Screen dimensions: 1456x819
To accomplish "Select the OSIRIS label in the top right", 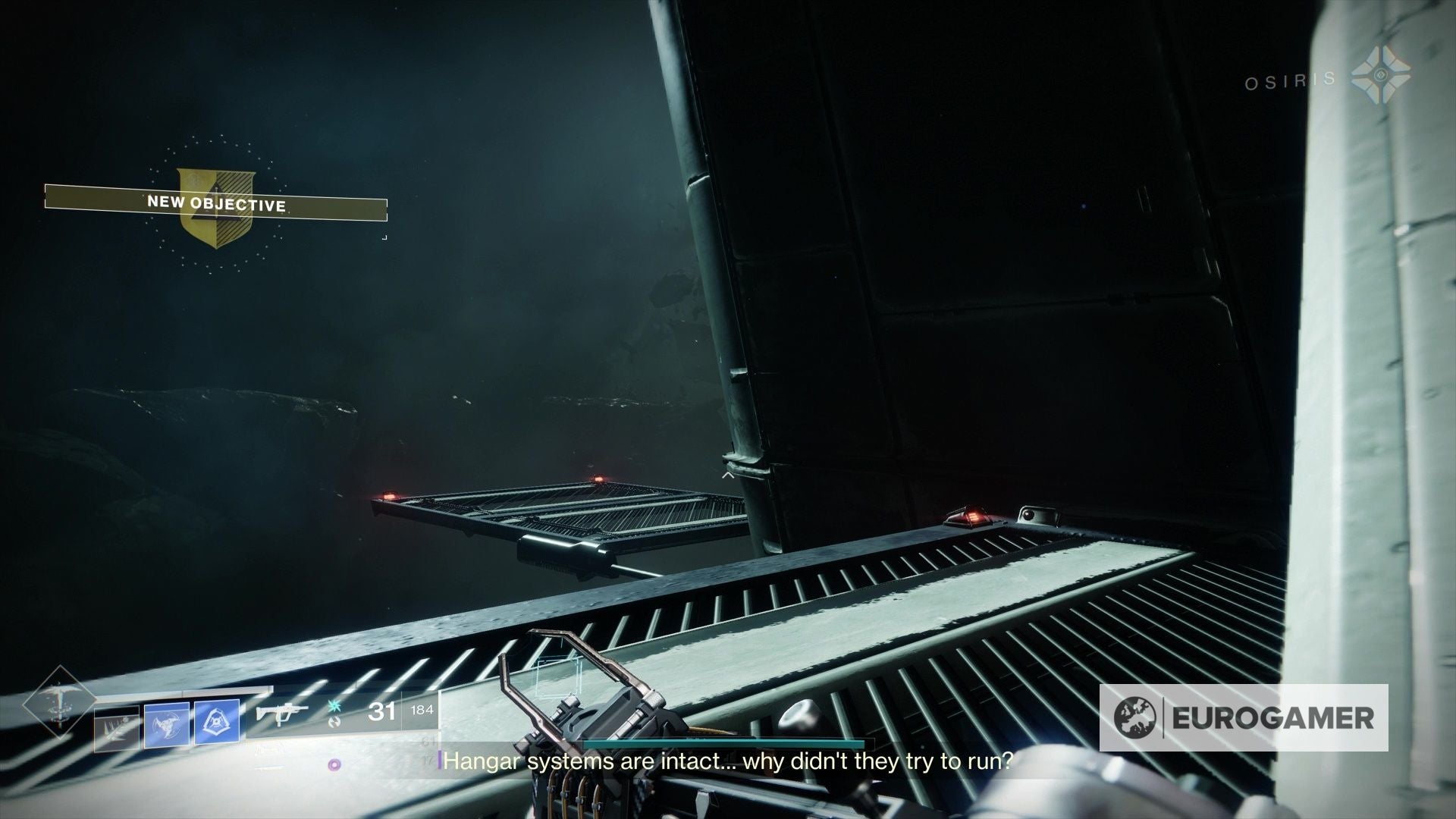I will [x=1289, y=81].
